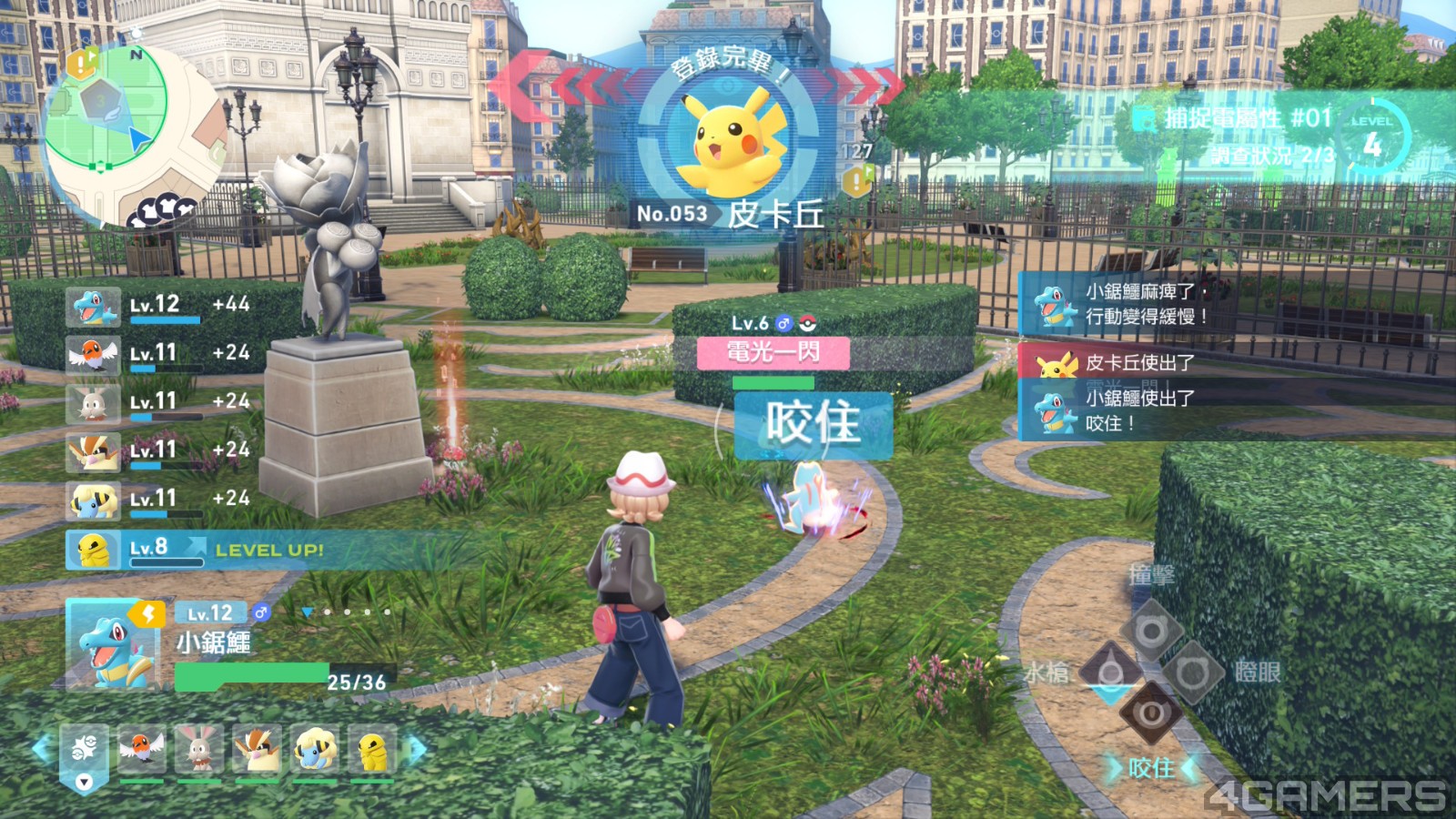This screenshot has height=819, width=1456.
Task: Select the active 小鋸鱷 portrait panel
Action: point(113,642)
